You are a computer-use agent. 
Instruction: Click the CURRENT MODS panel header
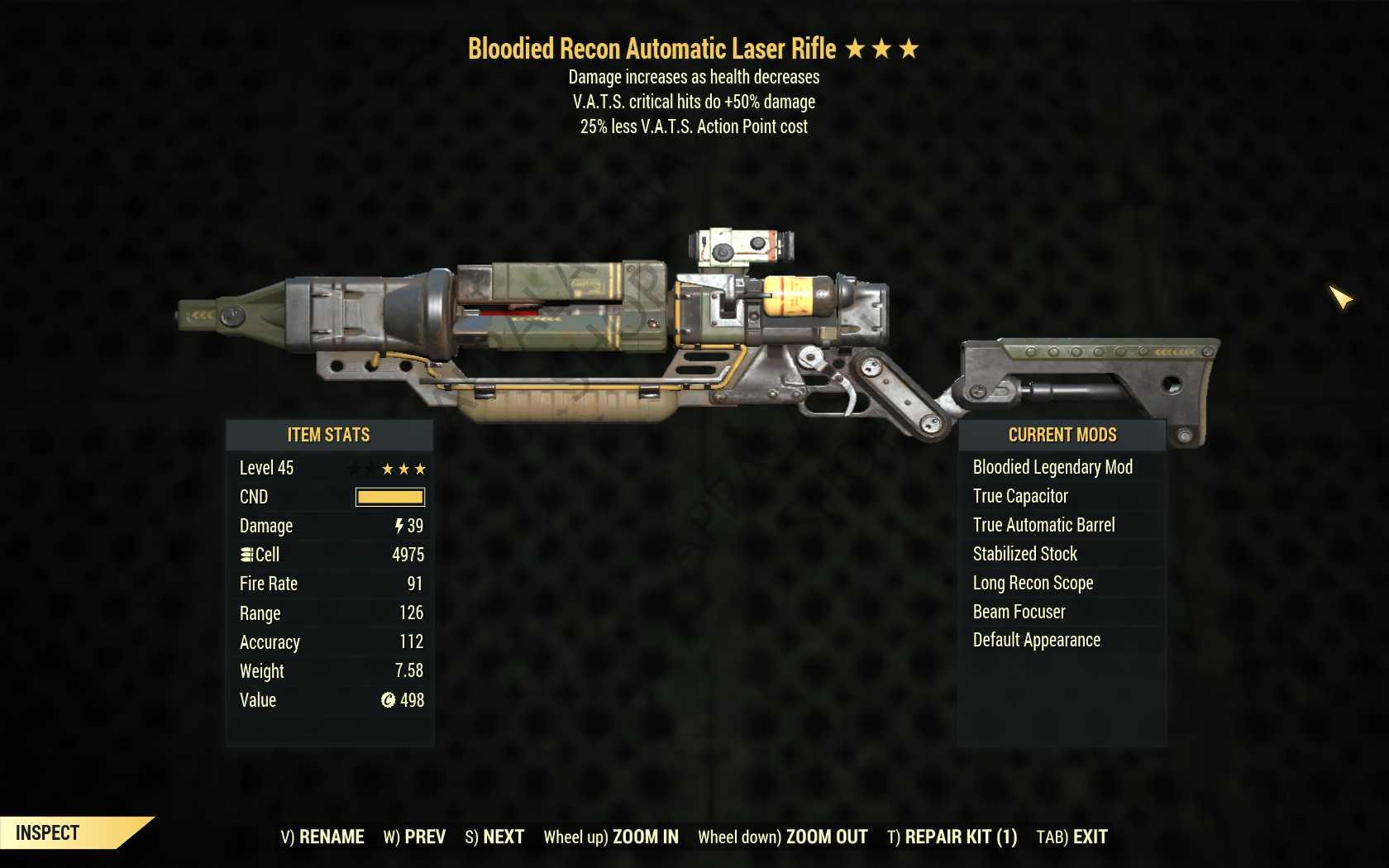pyautogui.click(x=1063, y=435)
